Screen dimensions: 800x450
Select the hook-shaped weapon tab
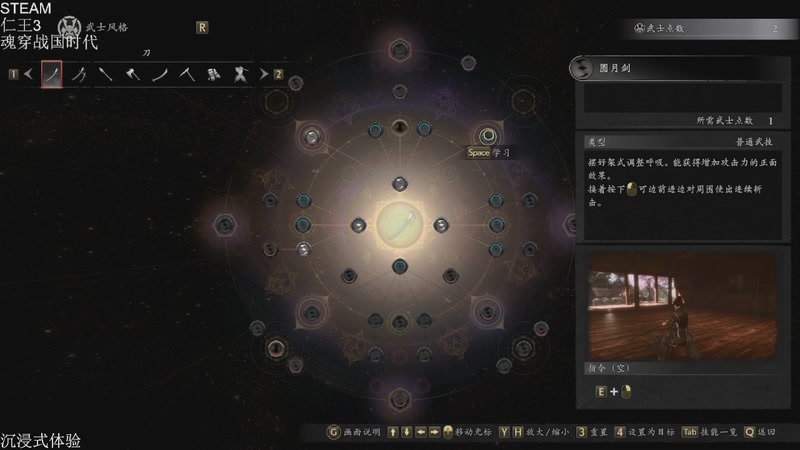point(186,74)
